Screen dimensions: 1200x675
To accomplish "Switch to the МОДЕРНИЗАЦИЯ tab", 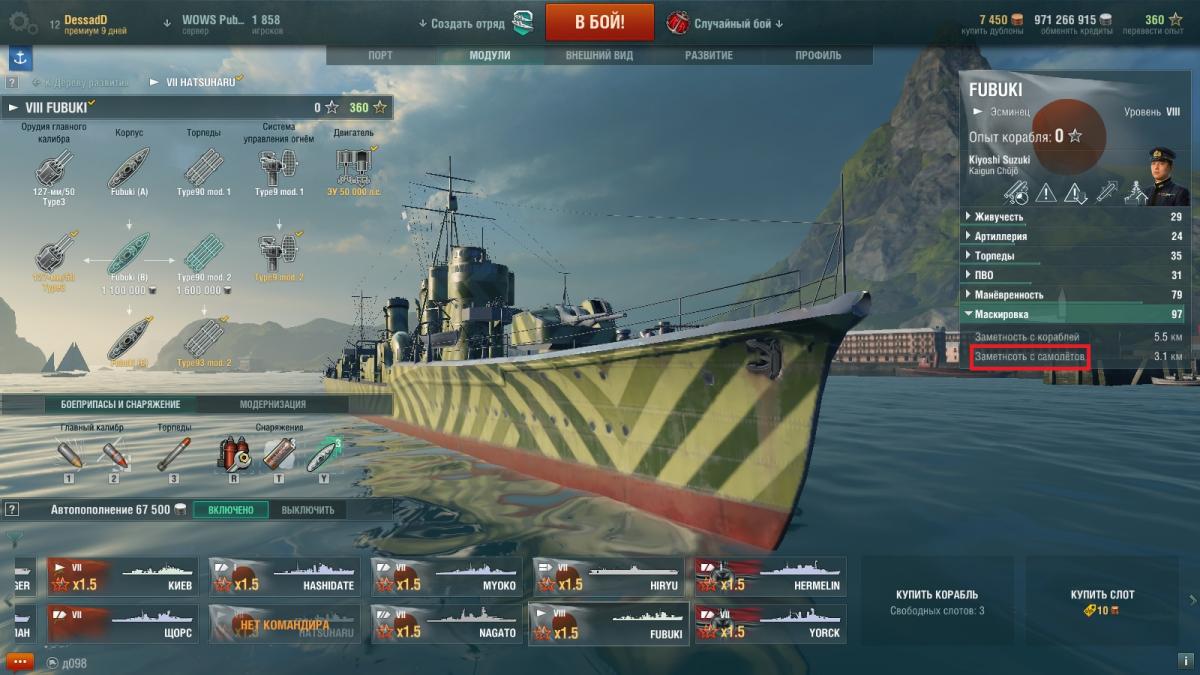I will (272, 404).
